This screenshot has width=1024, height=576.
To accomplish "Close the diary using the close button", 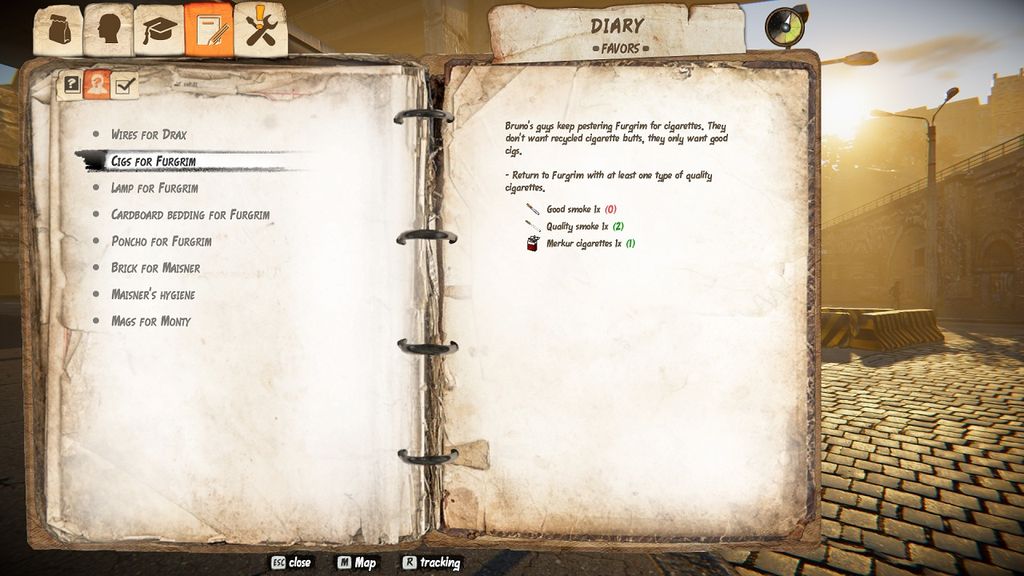I will pos(290,563).
